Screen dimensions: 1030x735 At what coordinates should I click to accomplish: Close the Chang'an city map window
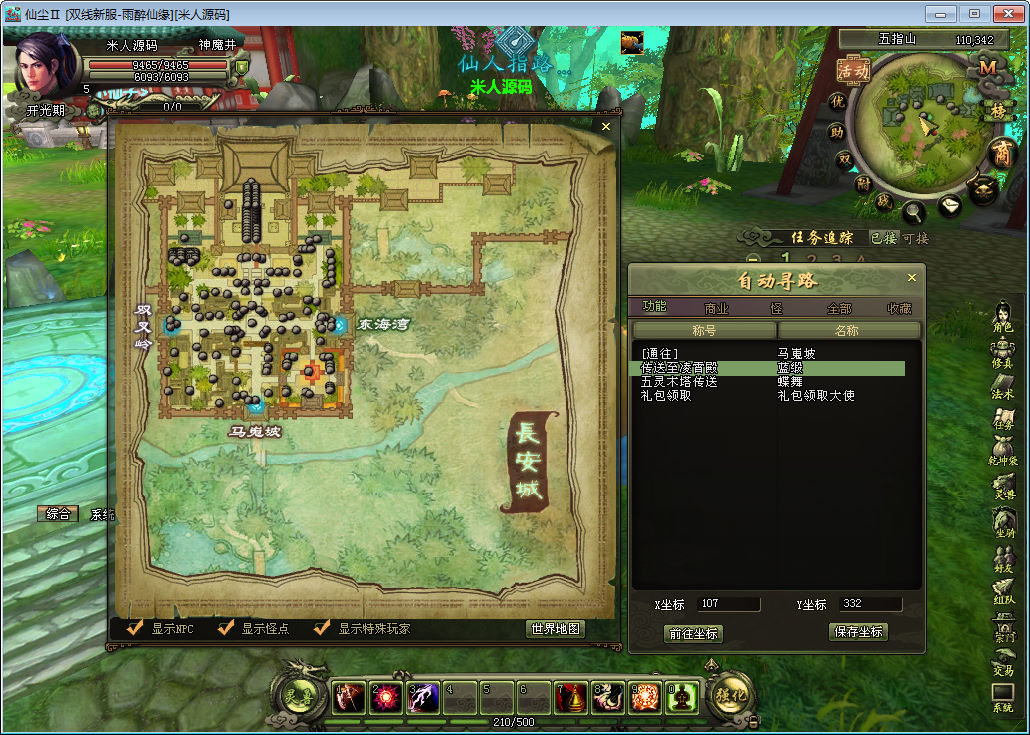pyautogui.click(x=605, y=127)
